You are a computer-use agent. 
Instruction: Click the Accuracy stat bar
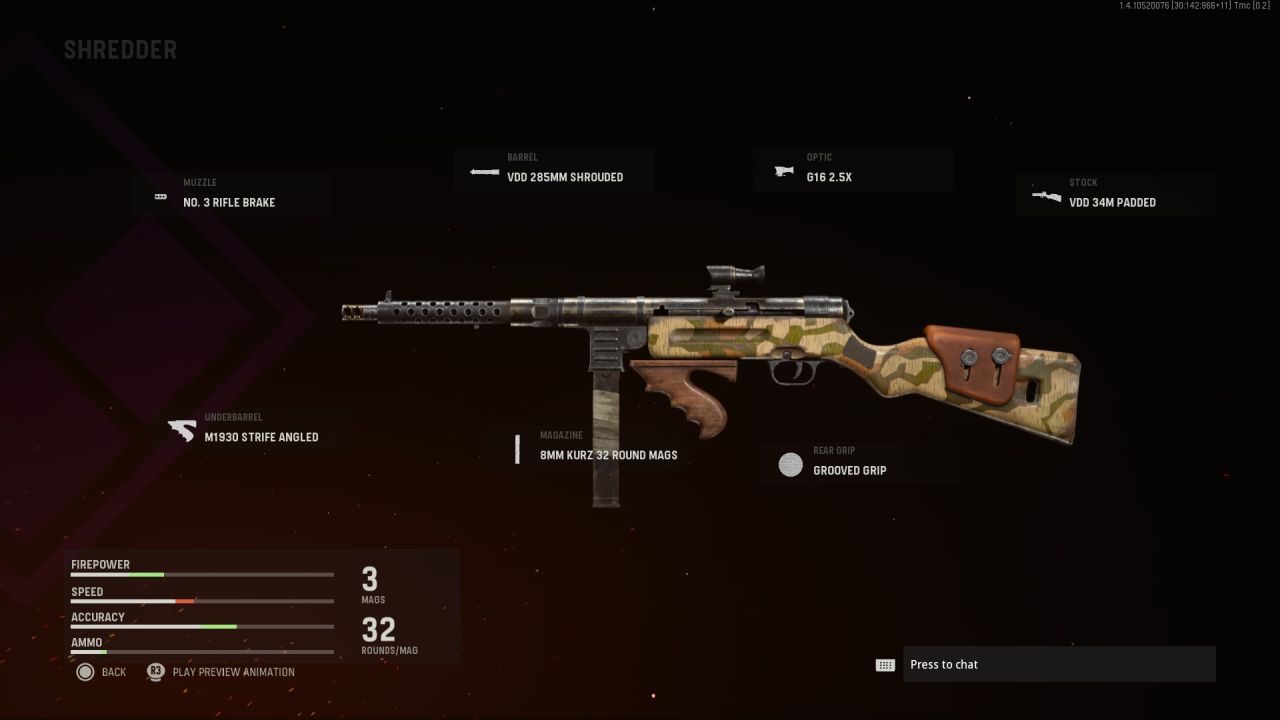click(x=200, y=626)
